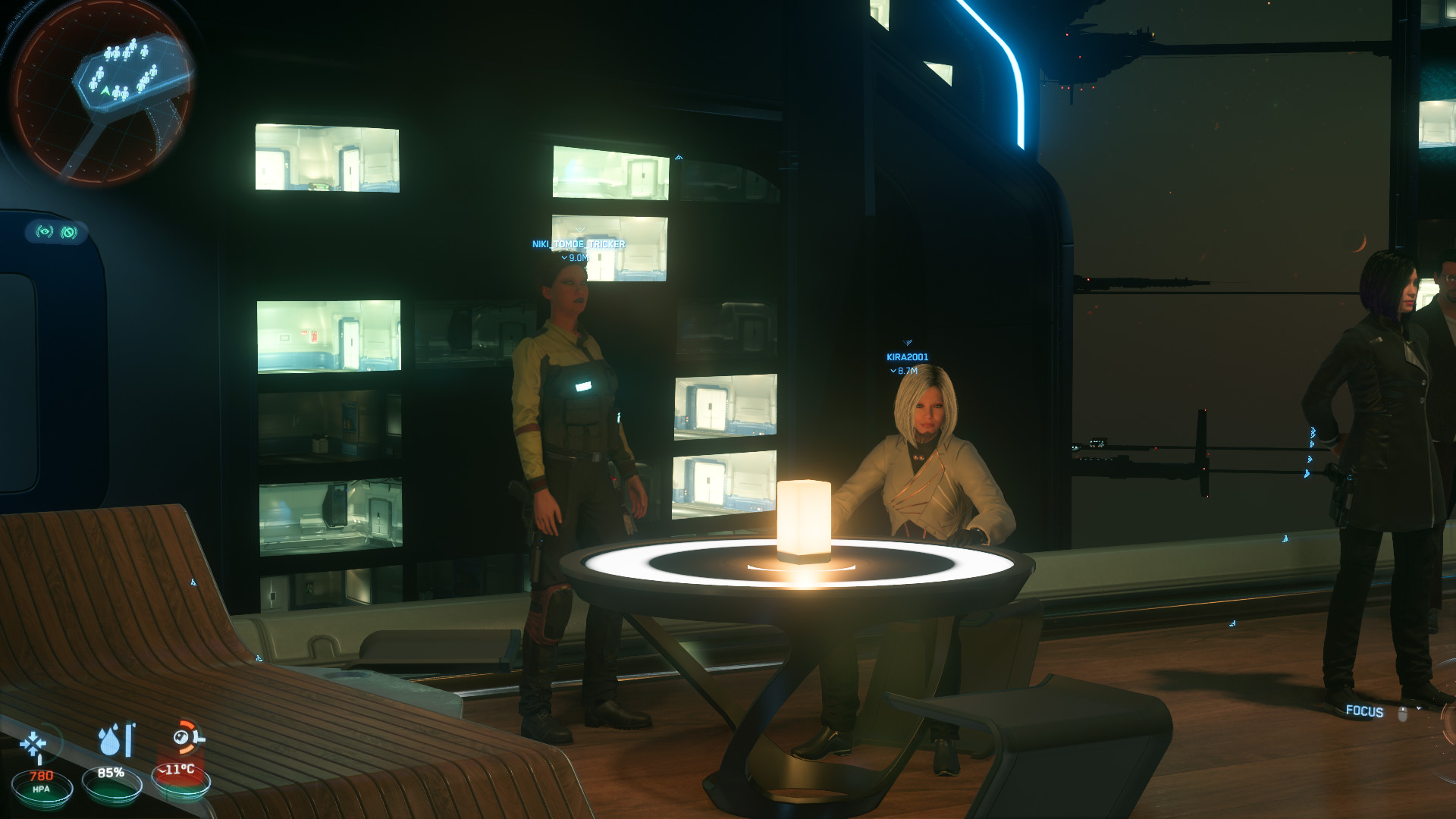Select the KIRA2001 player name tag
The height and width of the screenshot is (819, 1456).
point(907,357)
